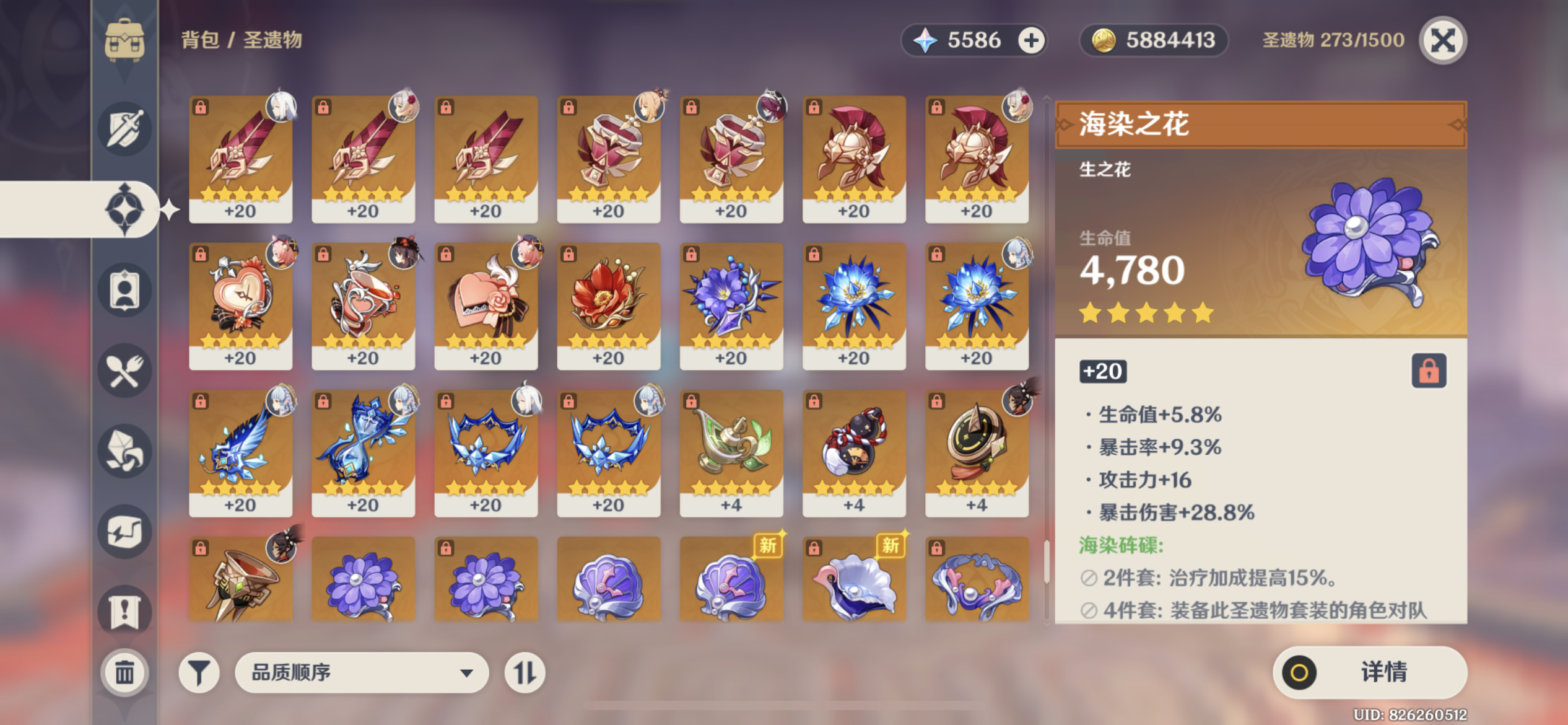
Task: Open the artifact filter funnel
Action: click(198, 672)
